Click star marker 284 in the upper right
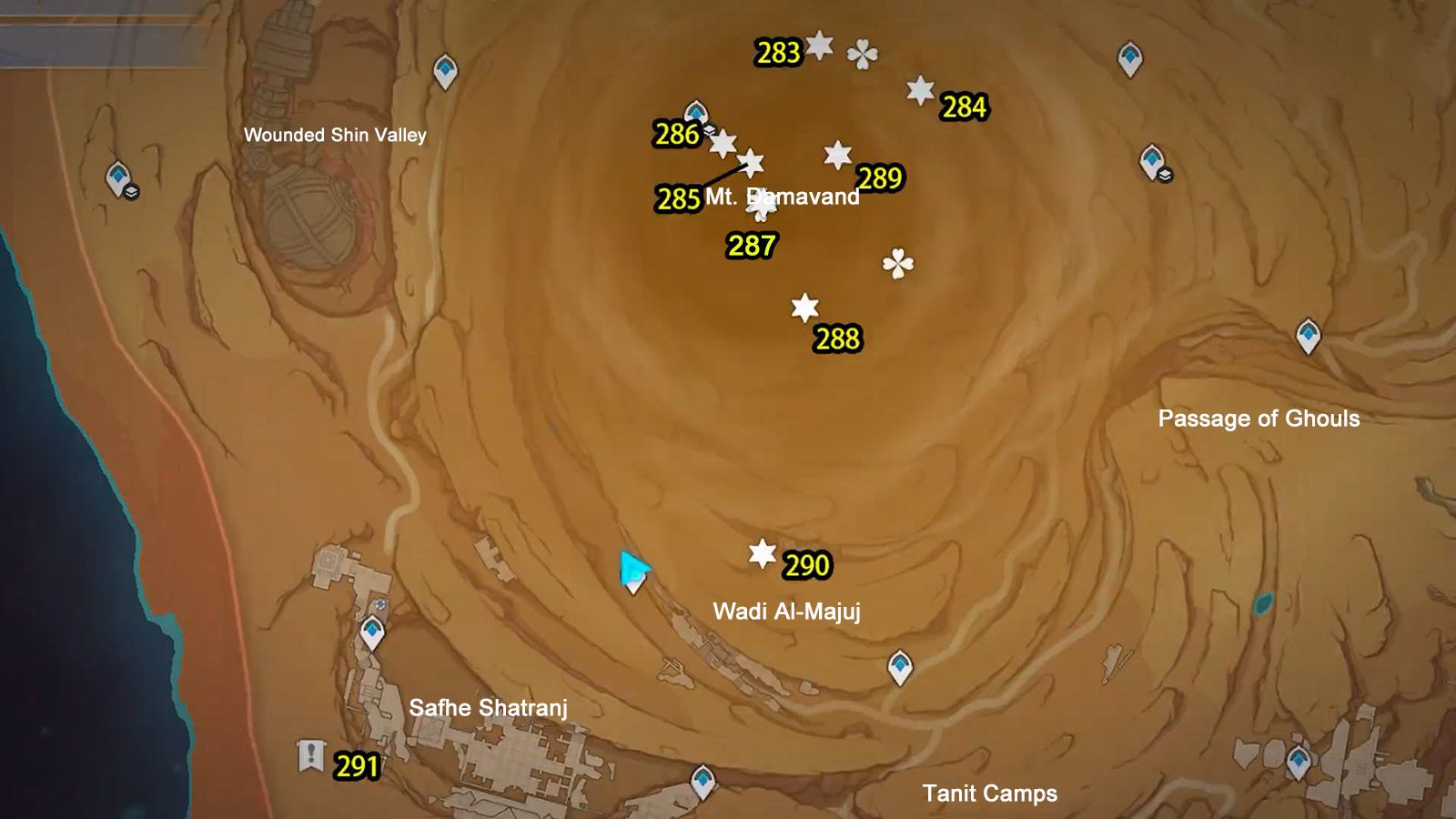1456x819 pixels. [919, 91]
